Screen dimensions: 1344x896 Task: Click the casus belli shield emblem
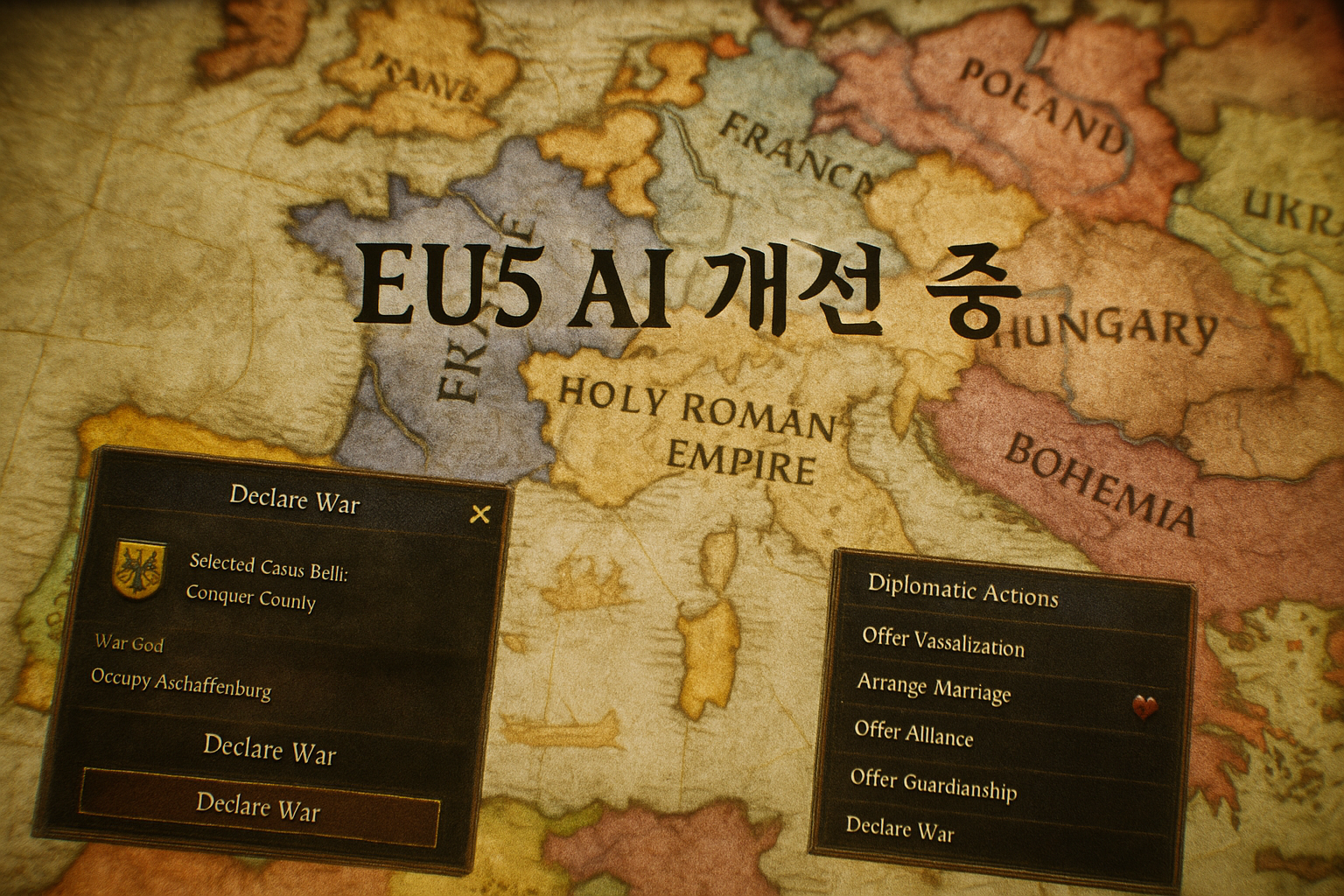click(140, 565)
